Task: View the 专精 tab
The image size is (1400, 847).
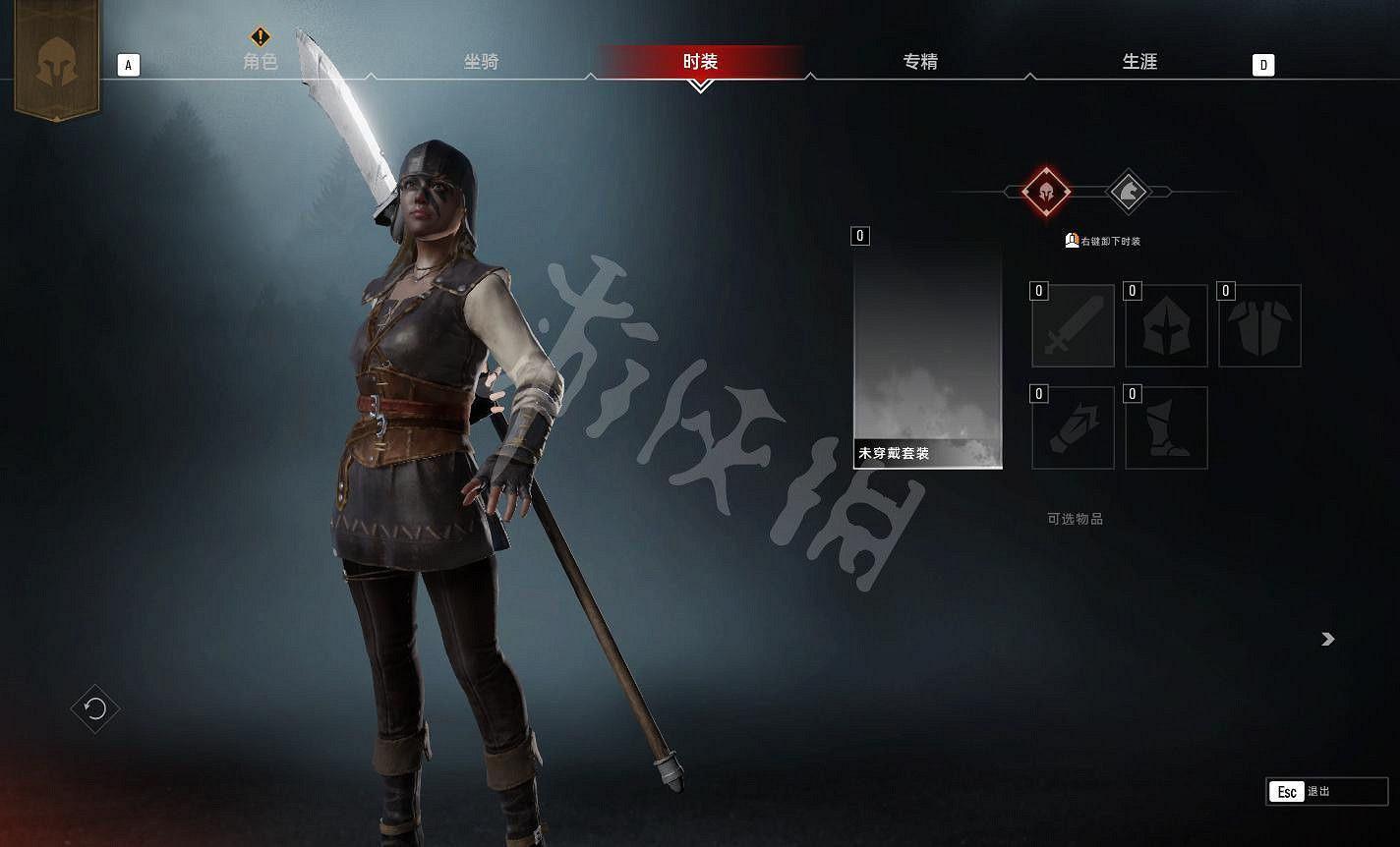Action: pos(919,61)
